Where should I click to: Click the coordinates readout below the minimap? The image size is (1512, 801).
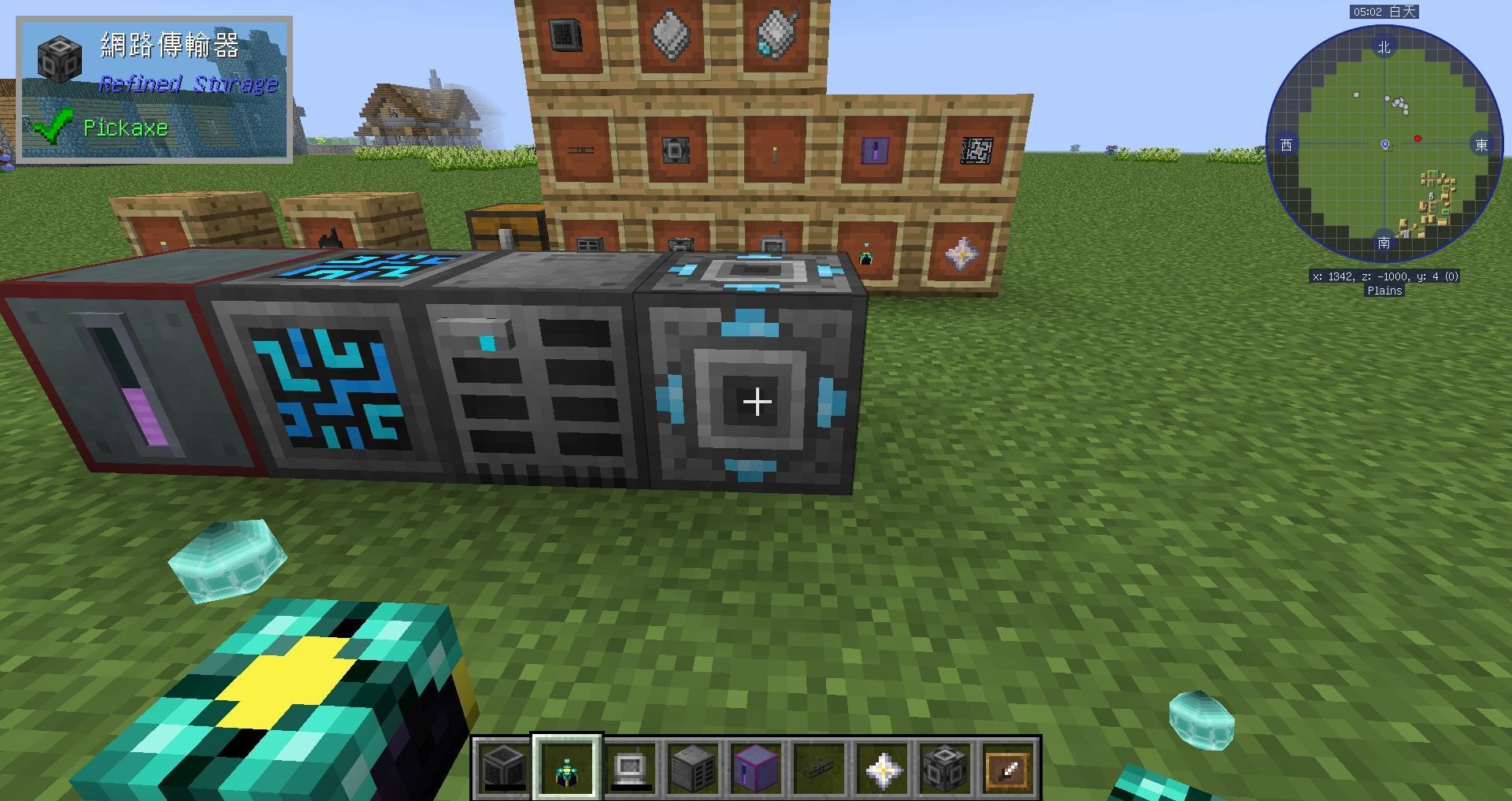pyautogui.click(x=1384, y=276)
